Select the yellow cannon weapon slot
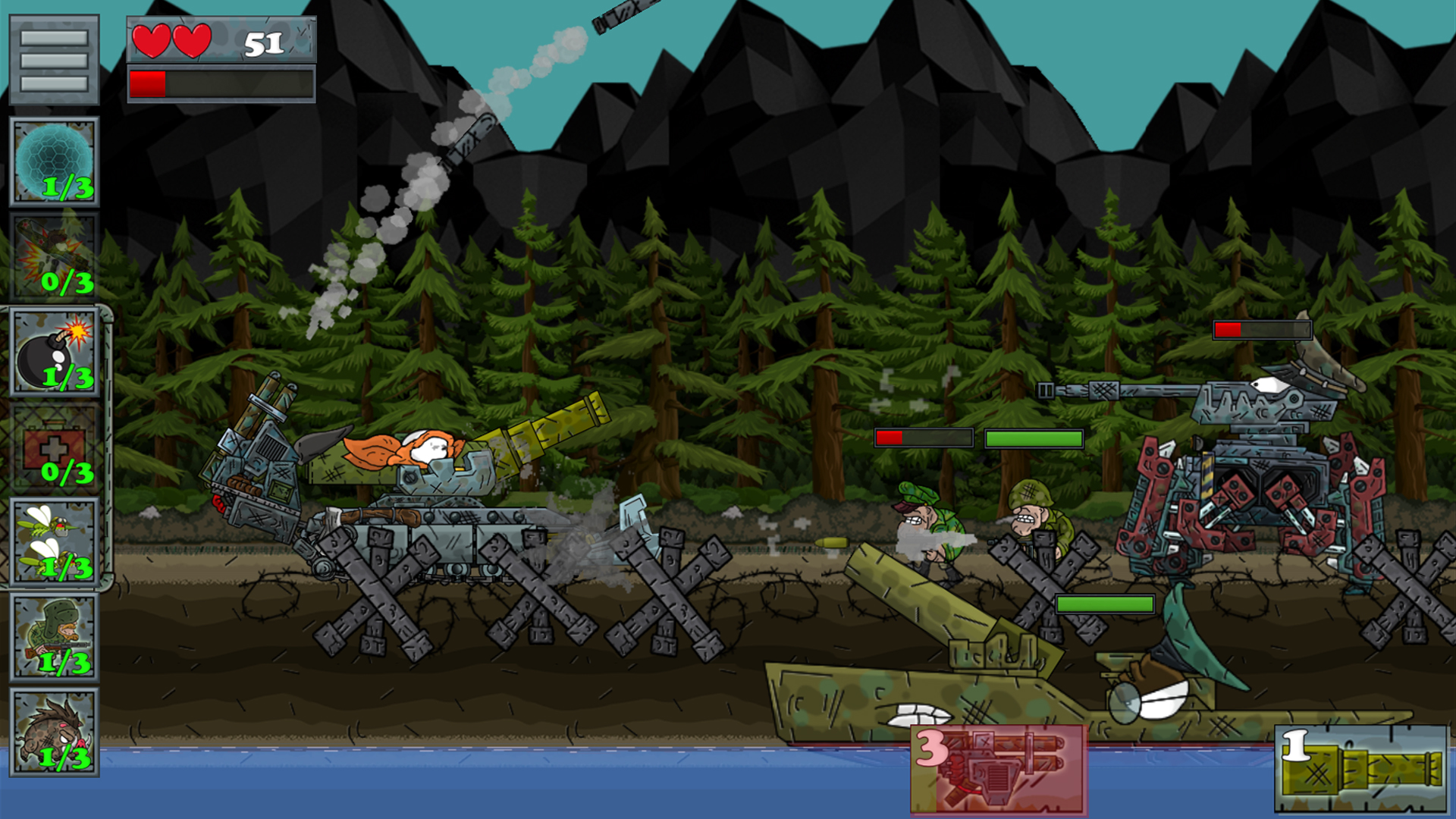Screen dimensions: 1456x819 click(x=1361, y=769)
